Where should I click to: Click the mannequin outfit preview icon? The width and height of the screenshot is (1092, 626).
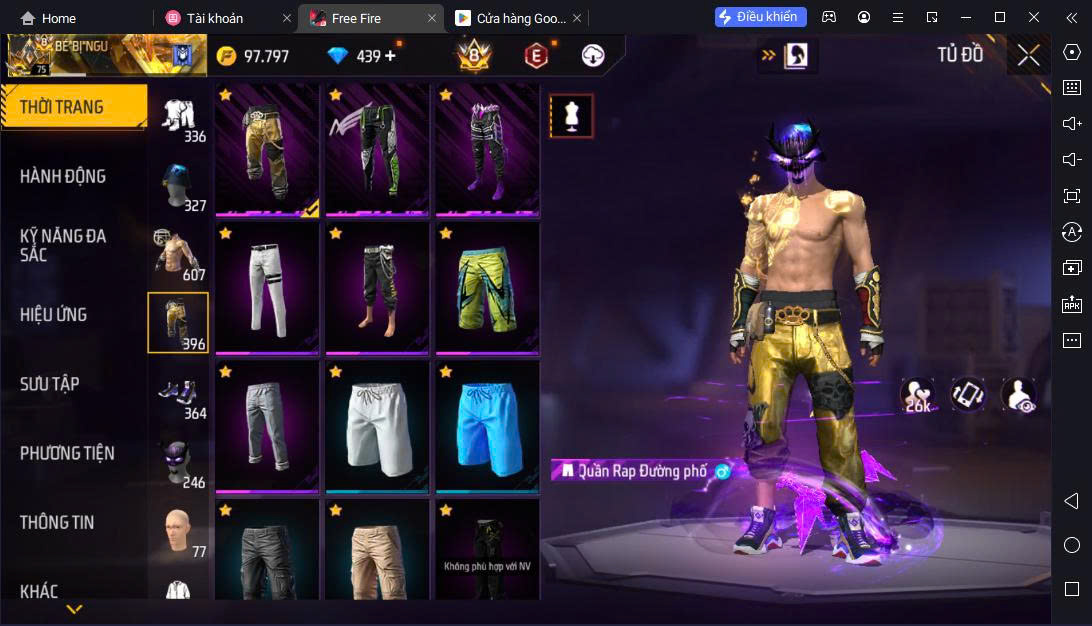(x=572, y=116)
